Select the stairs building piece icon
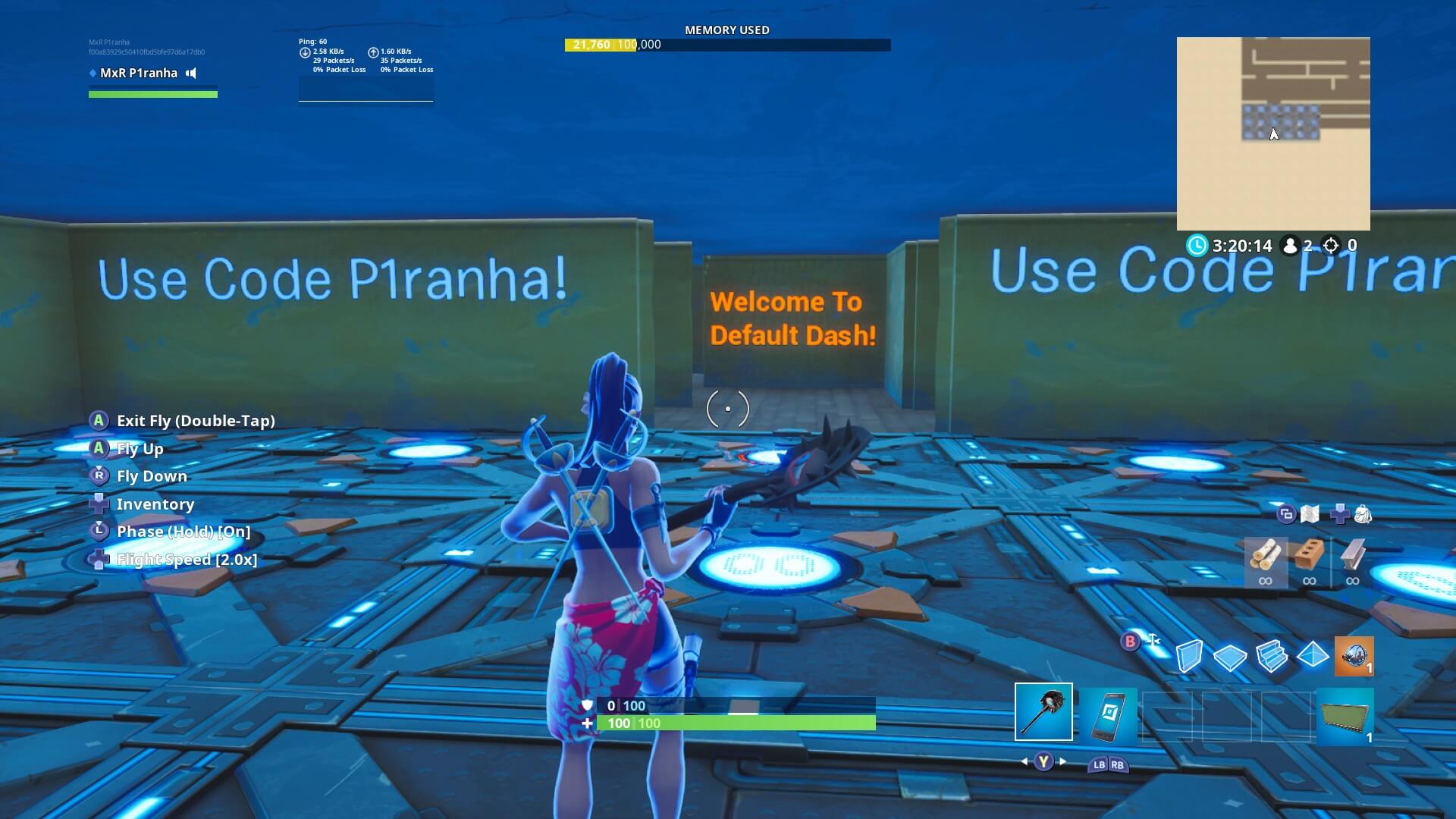 (1272, 655)
